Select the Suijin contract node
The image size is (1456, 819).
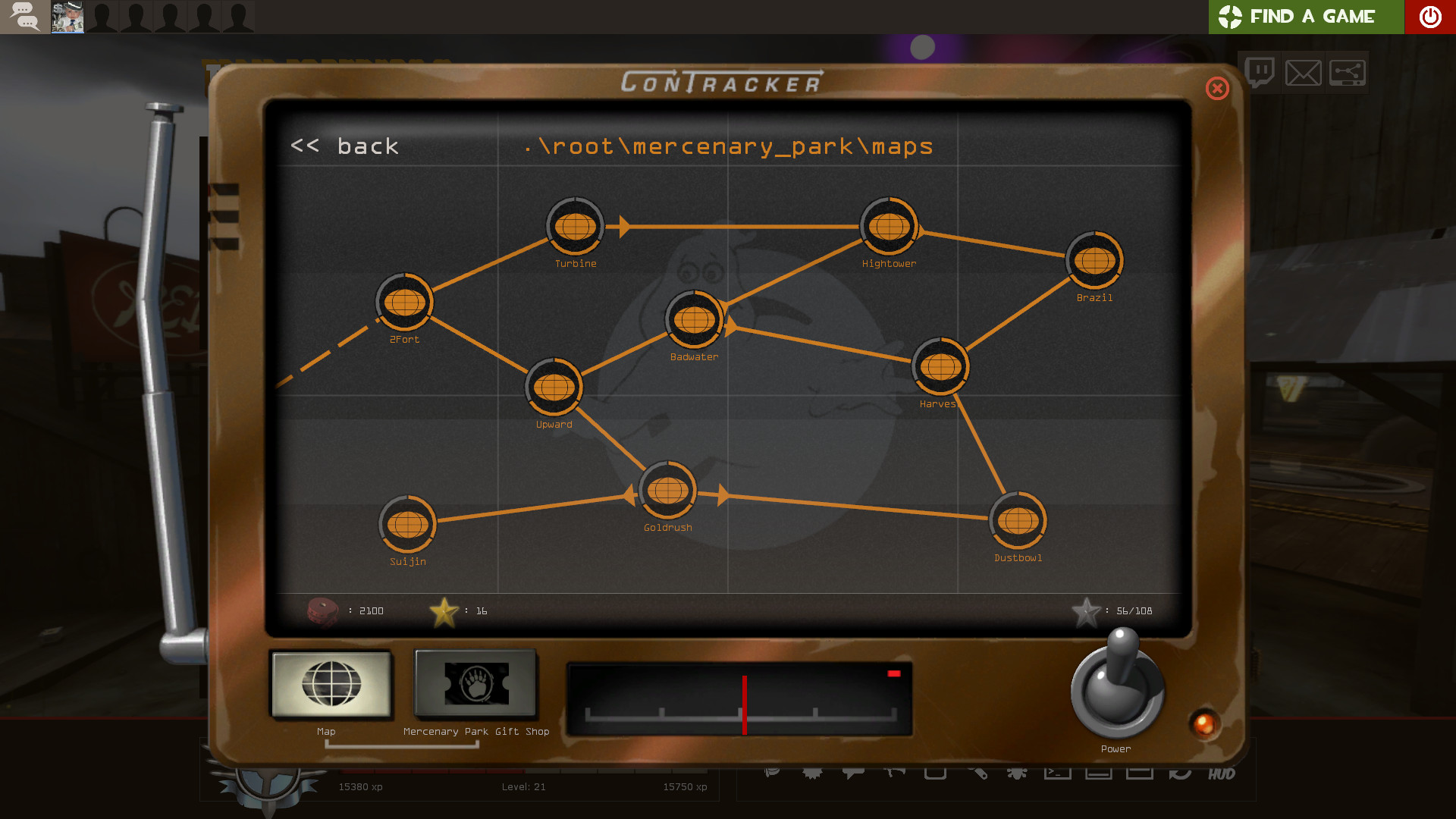coord(407,523)
